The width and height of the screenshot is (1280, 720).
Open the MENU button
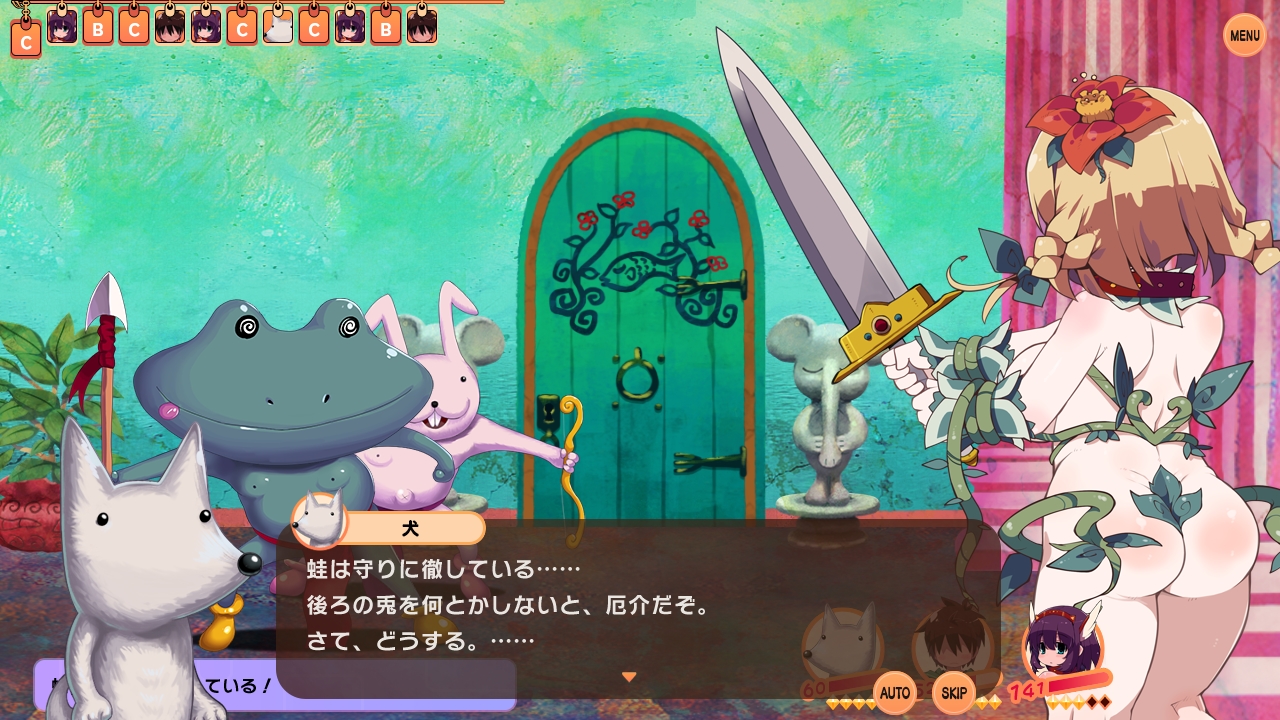click(x=1244, y=36)
